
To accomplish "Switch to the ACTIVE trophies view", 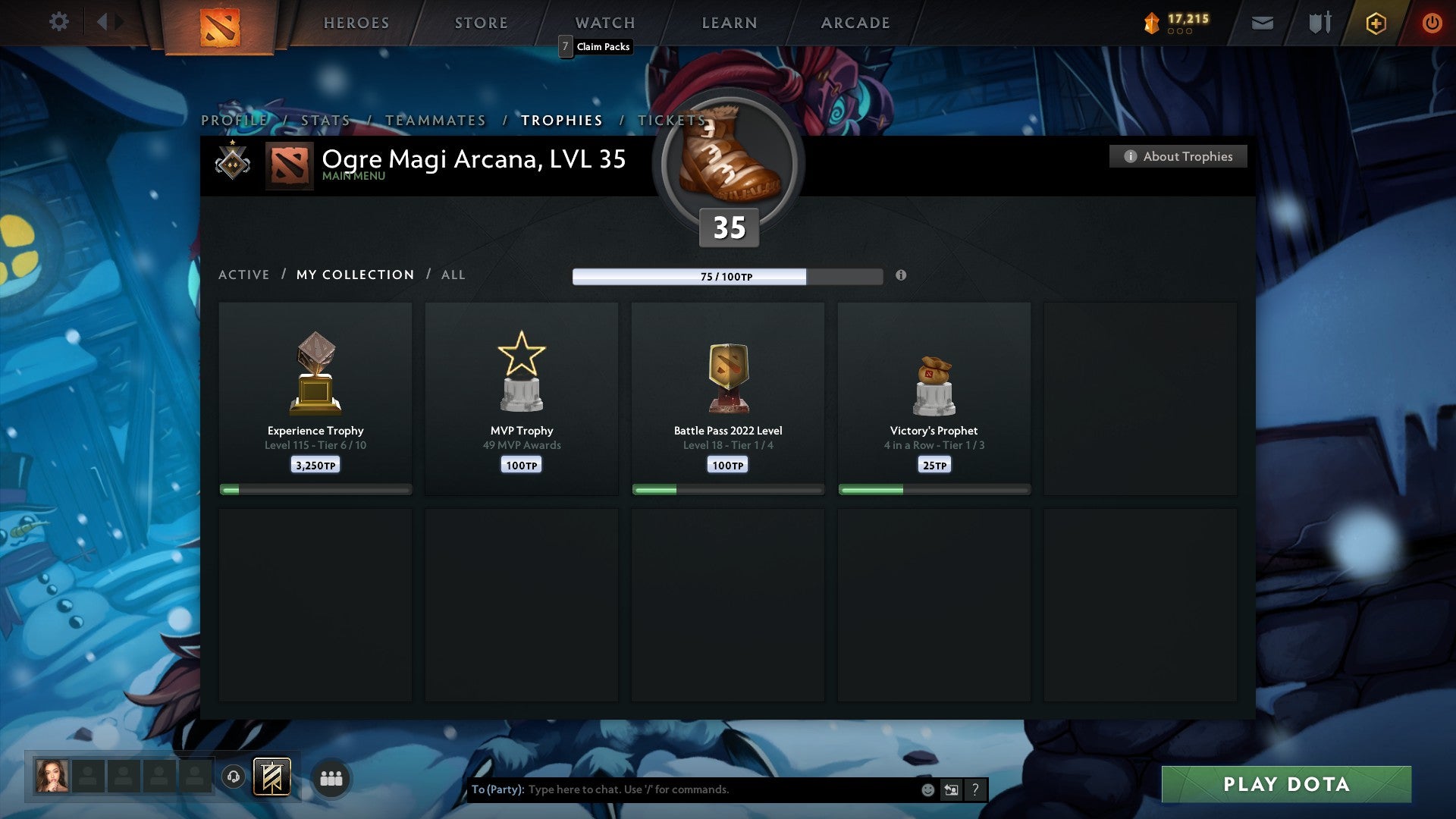I will pos(244,275).
